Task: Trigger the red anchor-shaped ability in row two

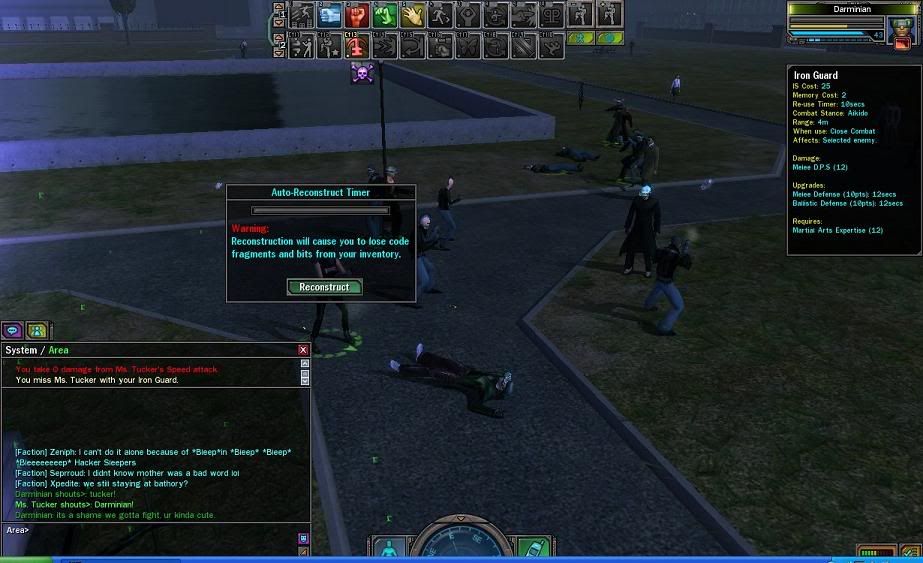Action: [x=357, y=45]
